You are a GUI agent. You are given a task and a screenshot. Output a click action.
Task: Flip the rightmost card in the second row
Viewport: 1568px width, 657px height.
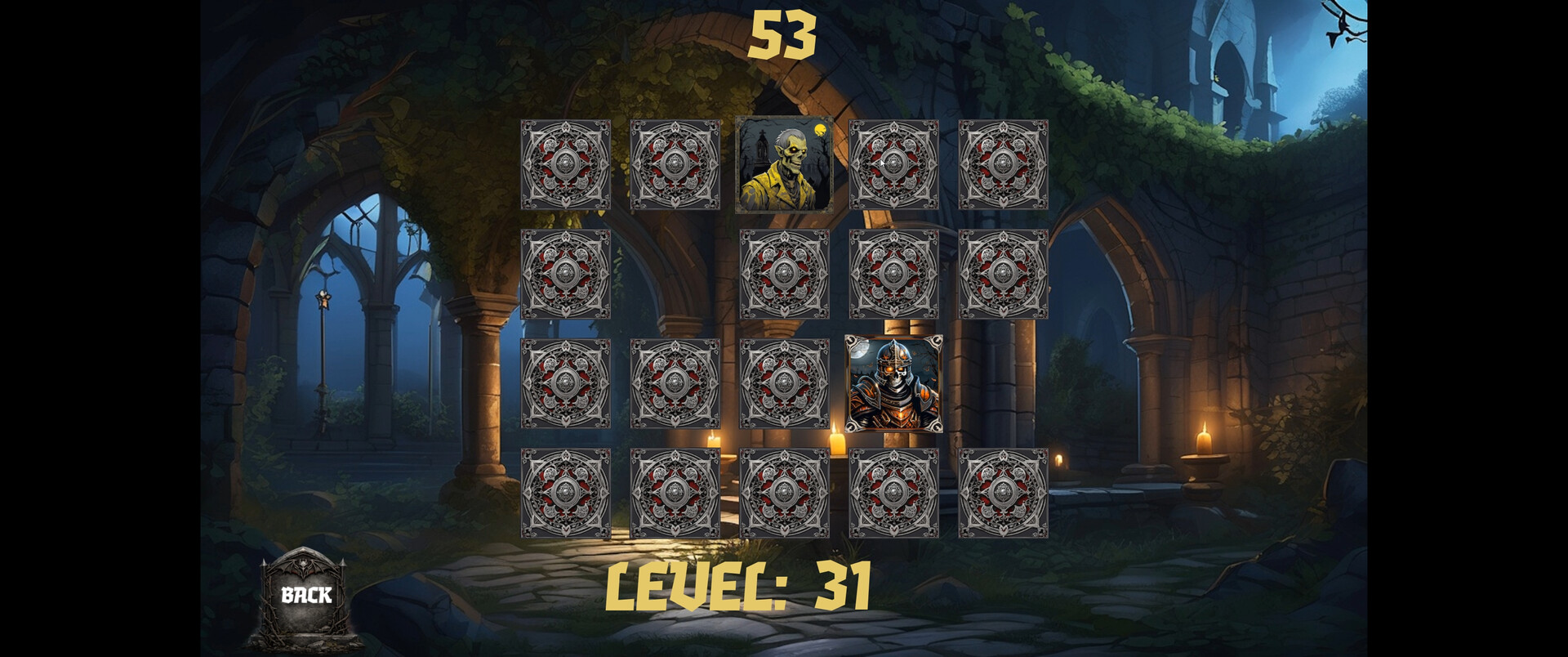tap(1003, 274)
